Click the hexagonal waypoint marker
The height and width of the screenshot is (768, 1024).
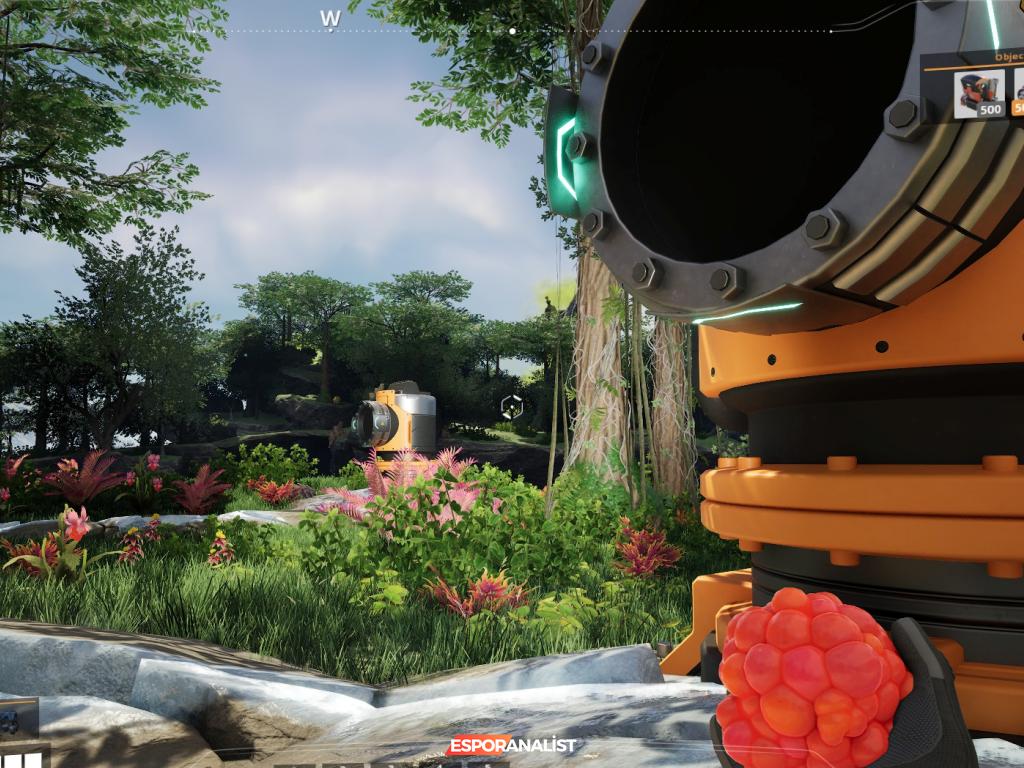click(x=511, y=406)
